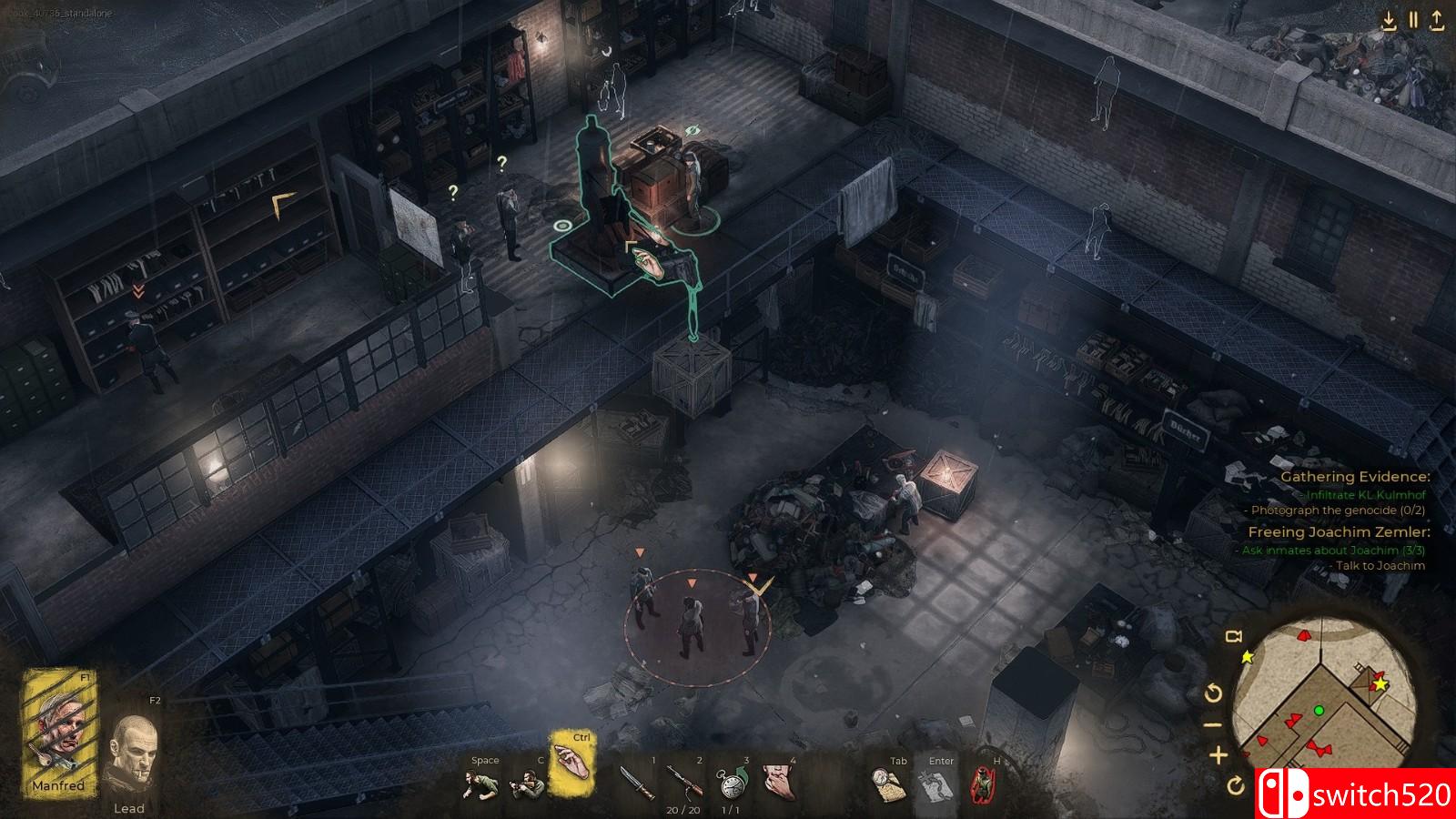Click the quick save down-arrow icon
The height and width of the screenshot is (819, 1456).
[x=1389, y=20]
